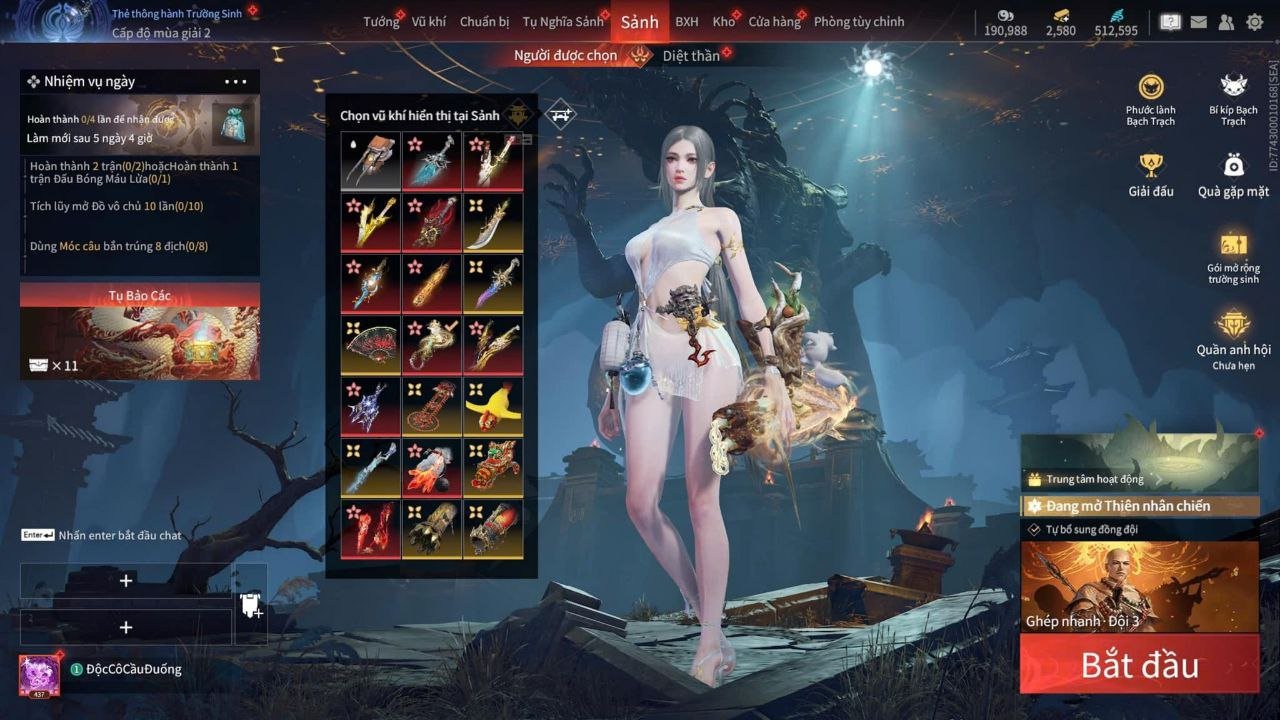Open the Tướng tab
The image size is (1280, 720).
coord(380,22)
